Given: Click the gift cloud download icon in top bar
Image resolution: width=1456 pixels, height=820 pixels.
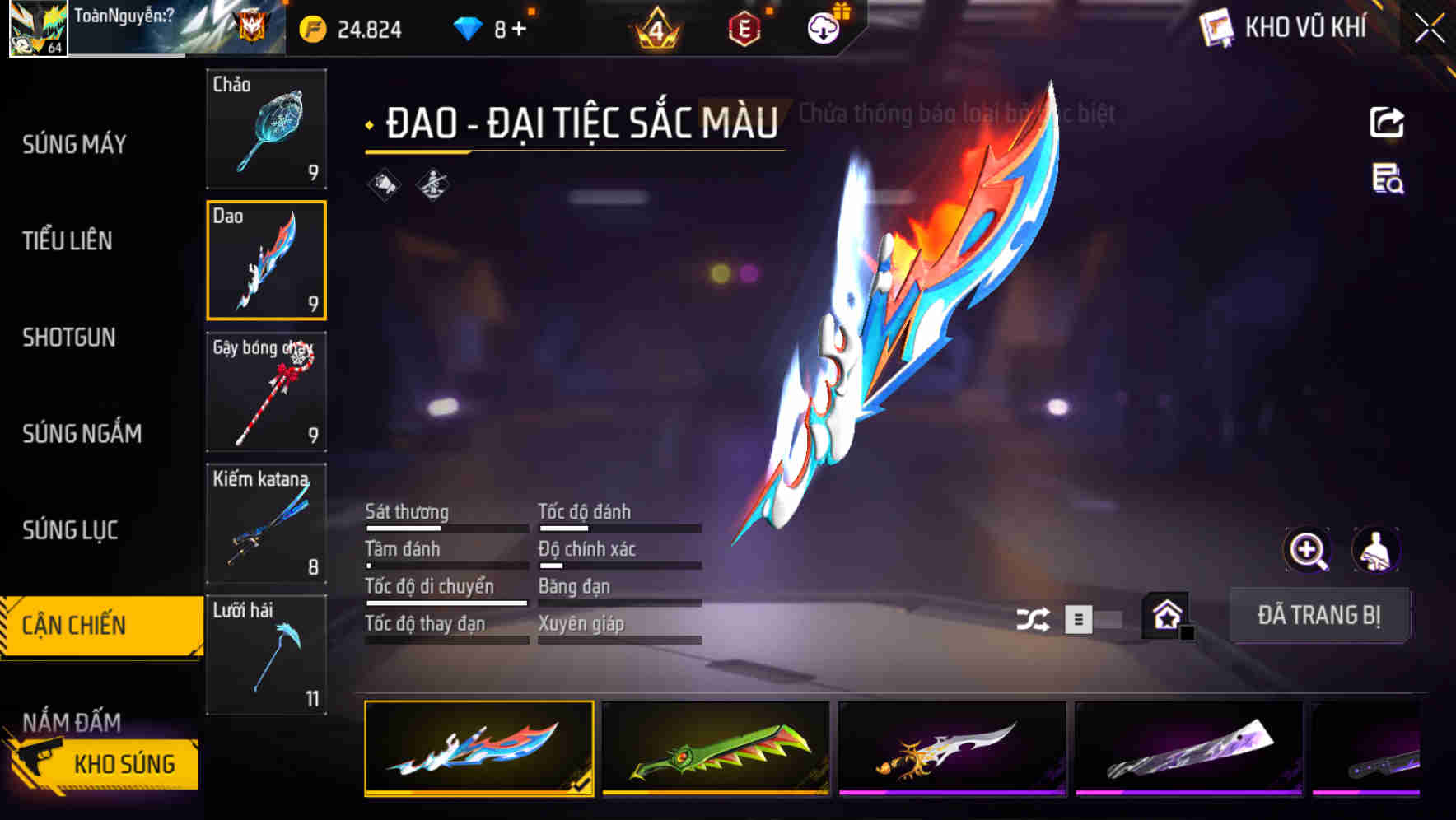Looking at the screenshot, I should coord(822,27).
